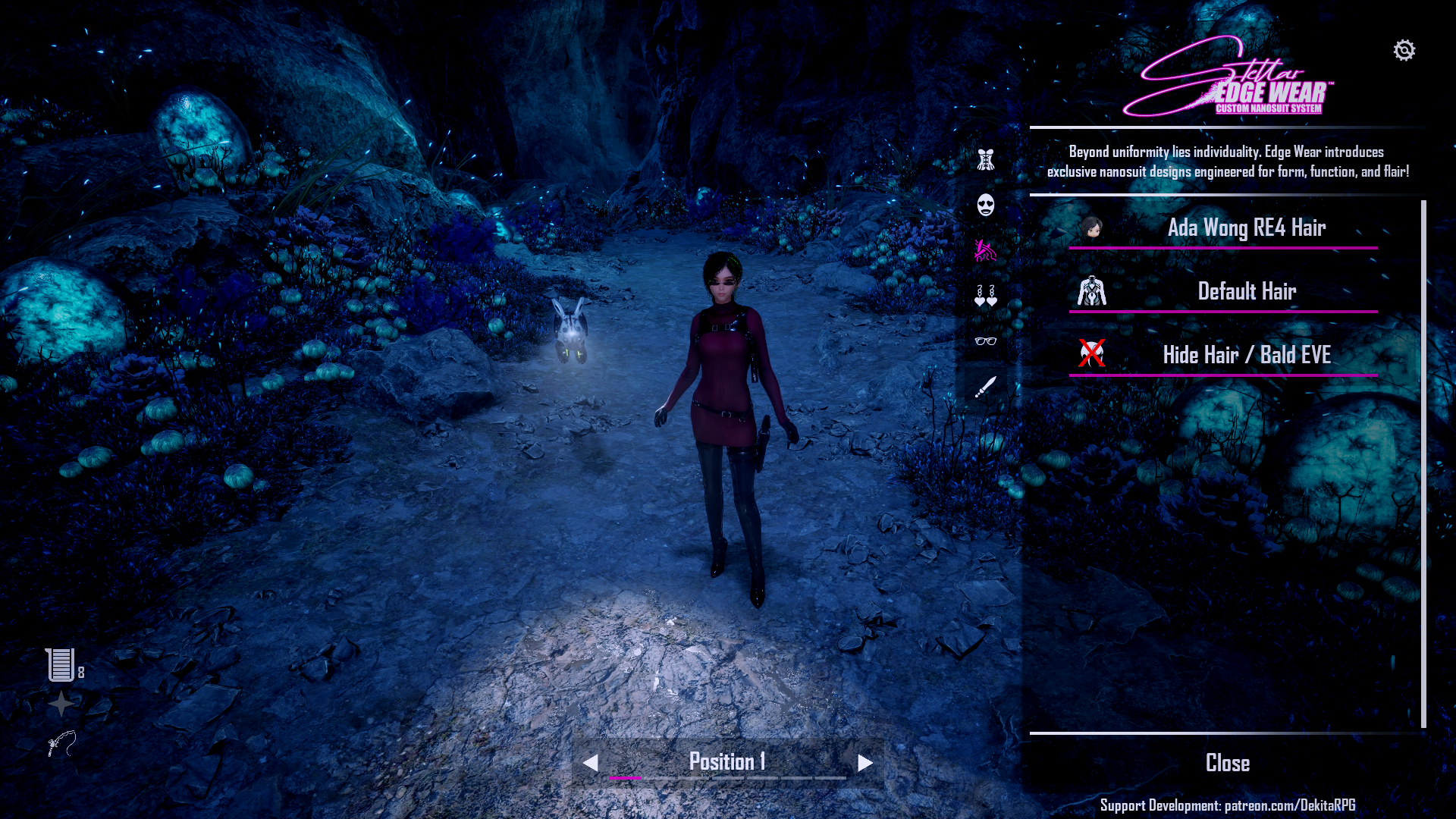Image resolution: width=1456 pixels, height=819 pixels.
Task: Advance to the next camera position
Action: click(x=865, y=763)
